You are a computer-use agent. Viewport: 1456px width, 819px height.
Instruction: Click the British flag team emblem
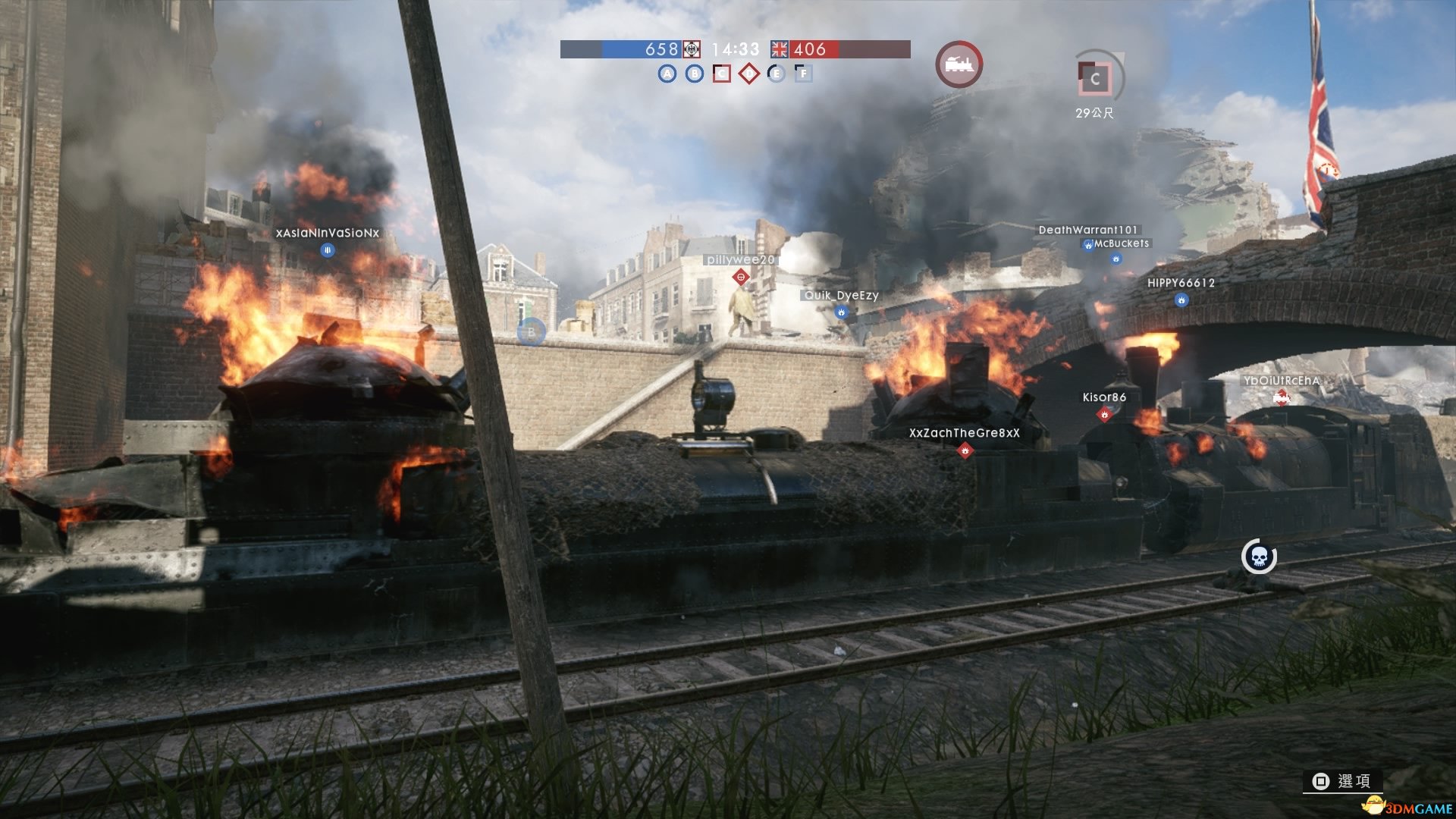pos(780,49)
